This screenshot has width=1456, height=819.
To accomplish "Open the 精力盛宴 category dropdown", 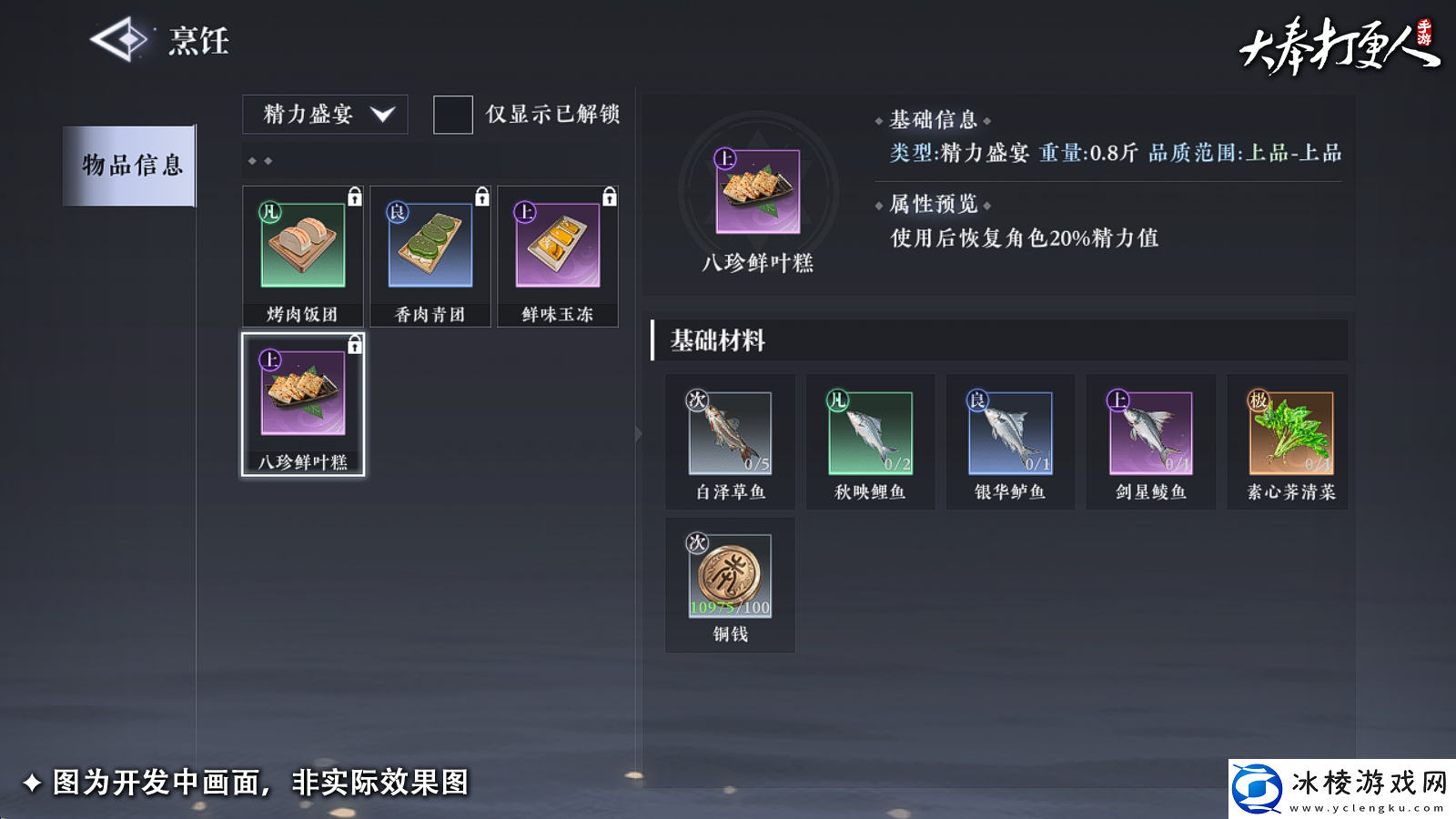I will coord(324,115).
